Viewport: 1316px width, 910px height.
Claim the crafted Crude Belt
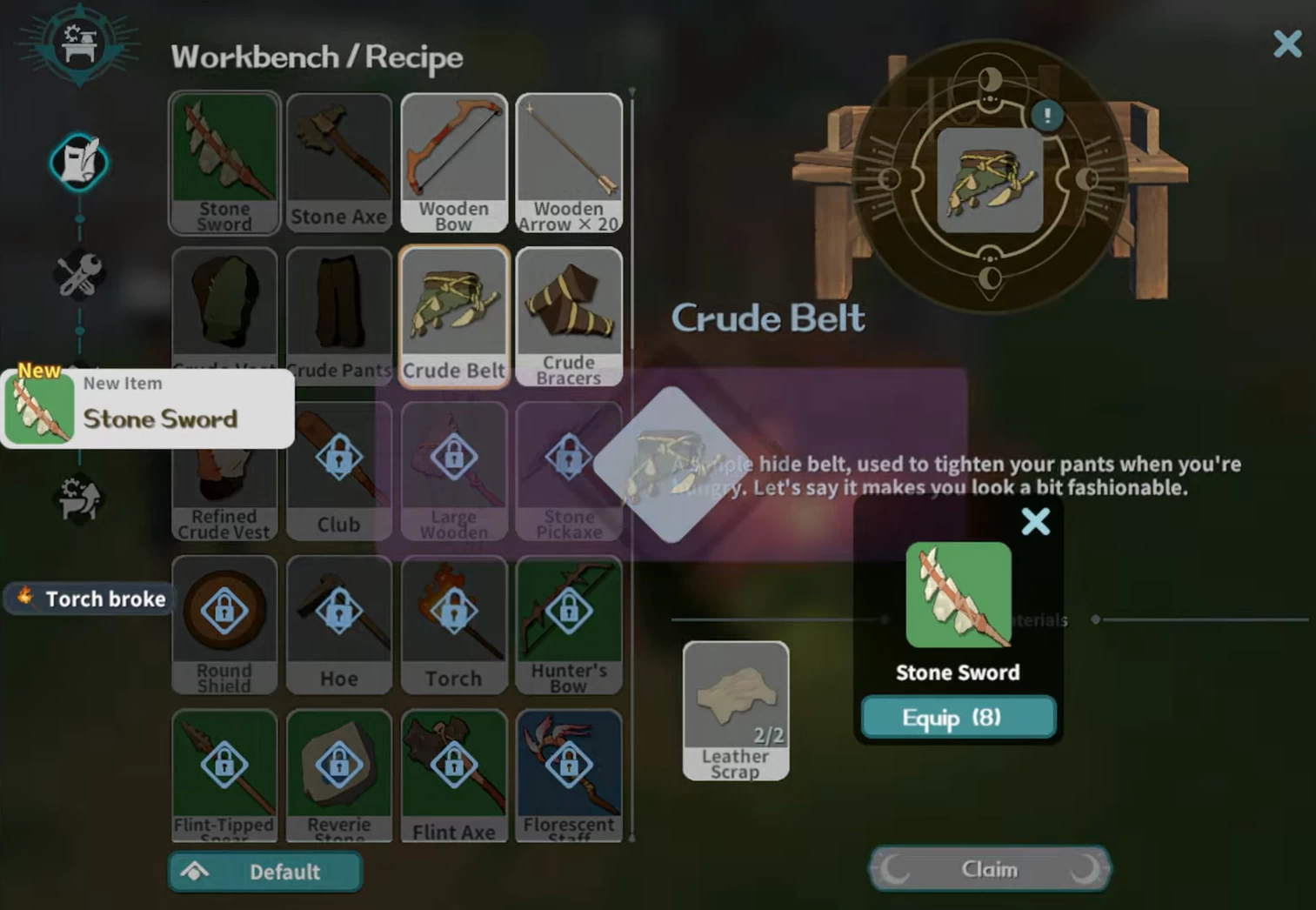coord(989,868)
